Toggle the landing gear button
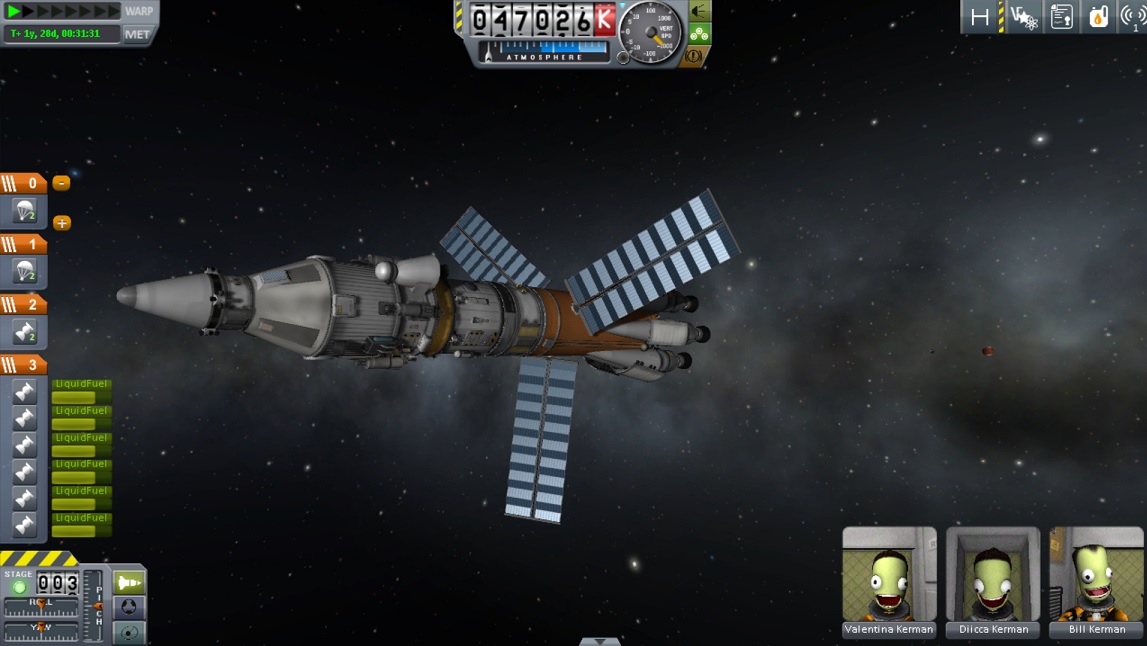 click(699, 34)
